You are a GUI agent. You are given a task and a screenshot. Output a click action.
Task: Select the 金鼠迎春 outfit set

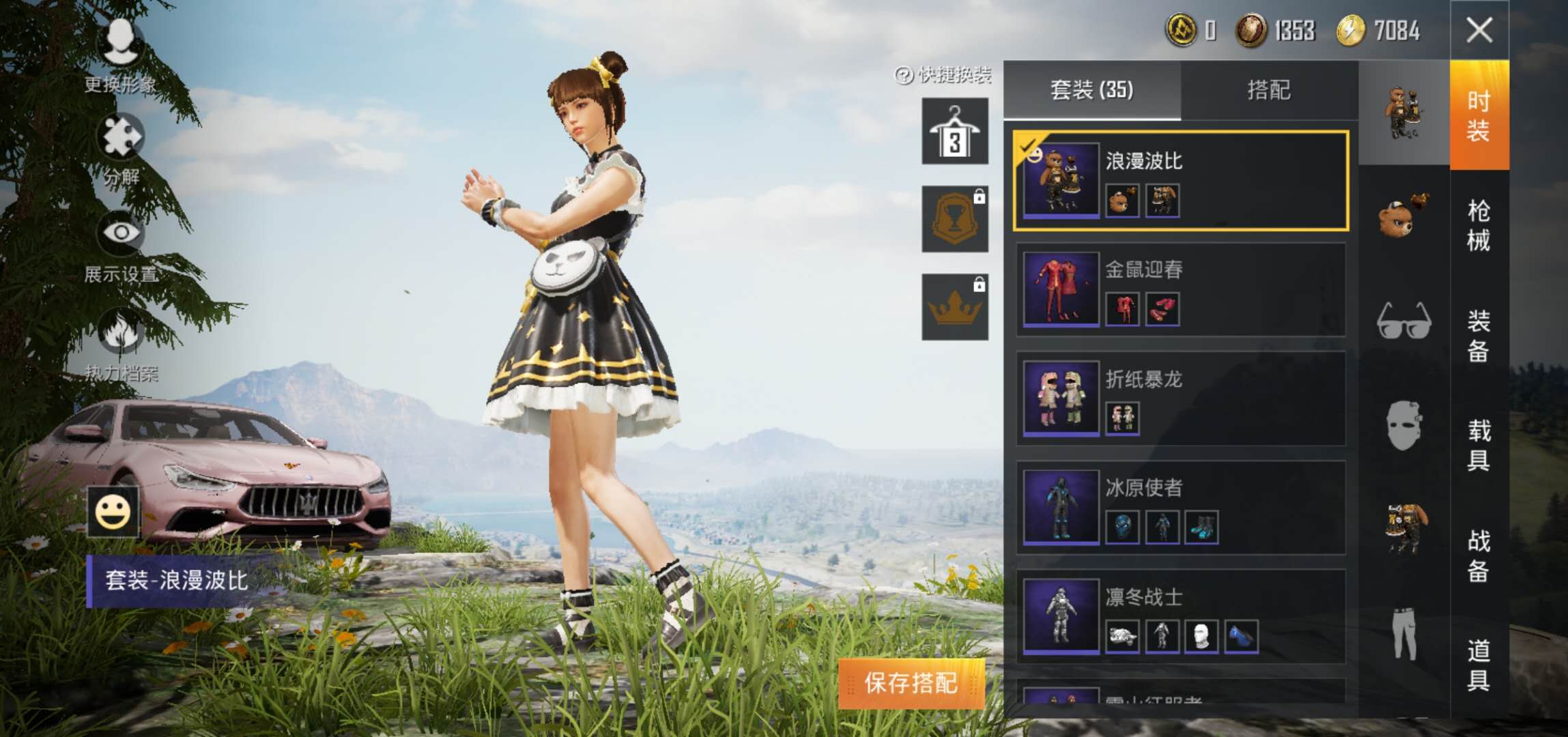(1180, 289)
